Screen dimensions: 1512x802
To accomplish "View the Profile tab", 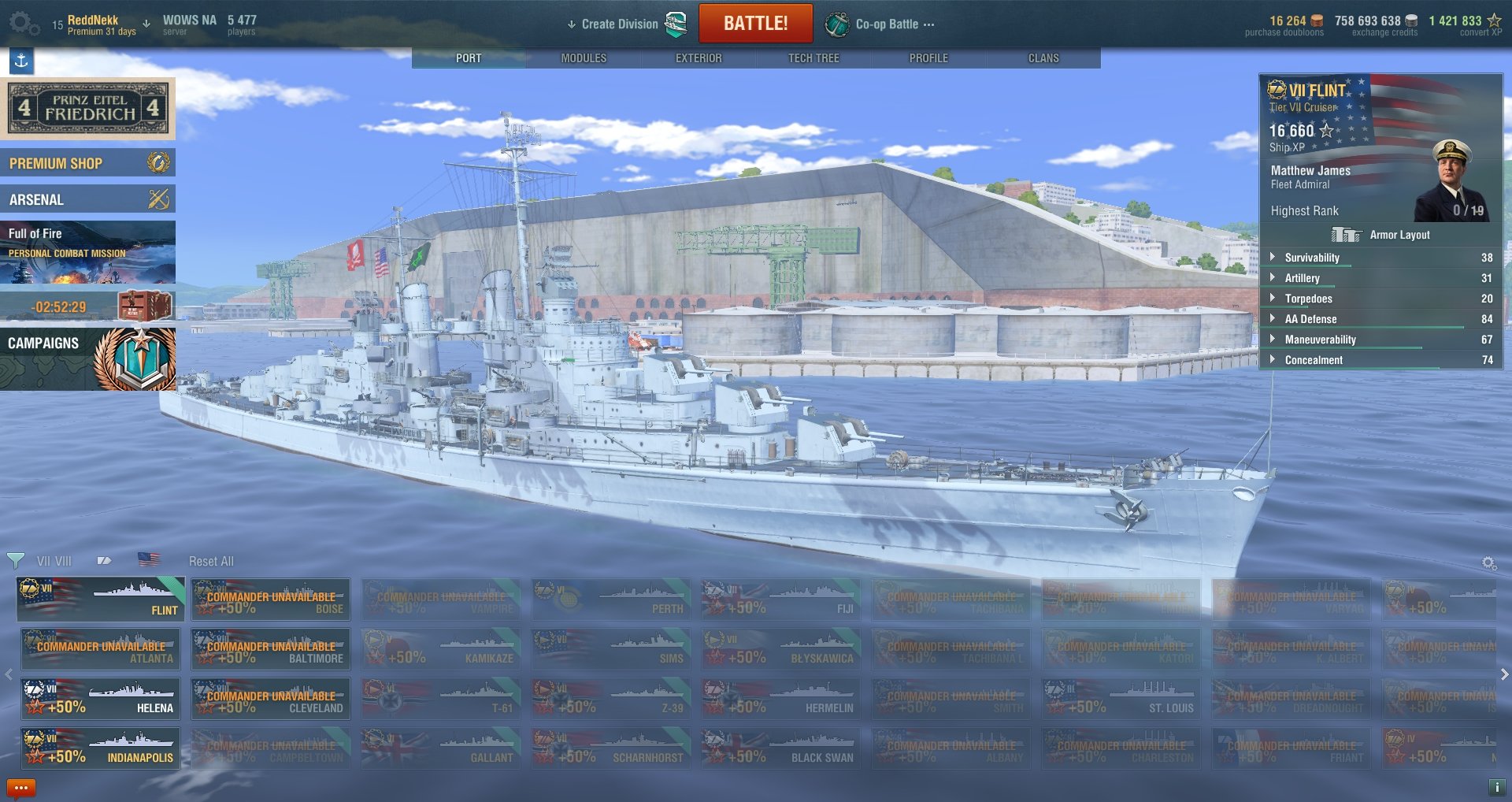I will [x=928, y=58].
